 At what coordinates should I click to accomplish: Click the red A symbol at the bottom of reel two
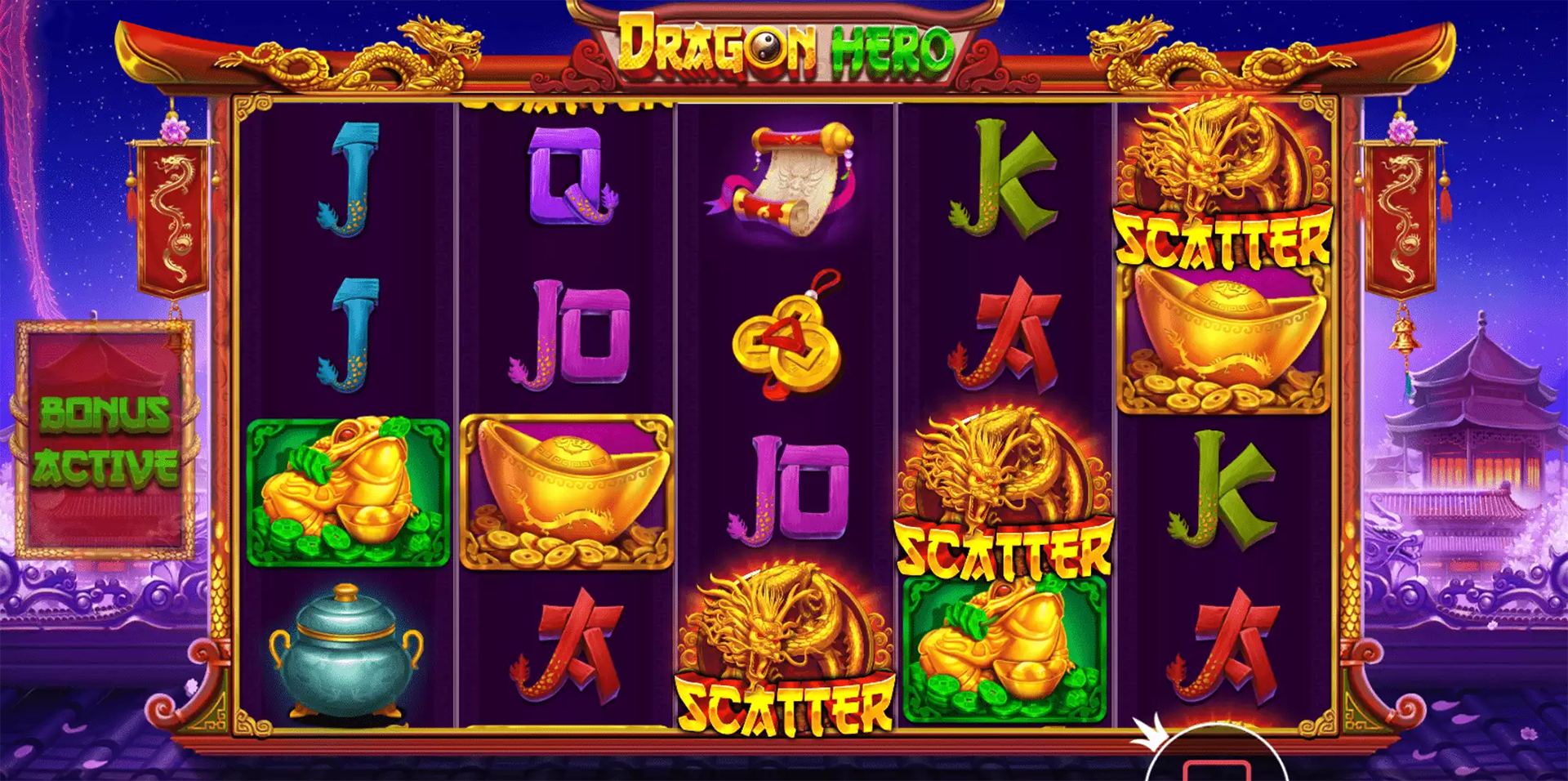[572, 645]
